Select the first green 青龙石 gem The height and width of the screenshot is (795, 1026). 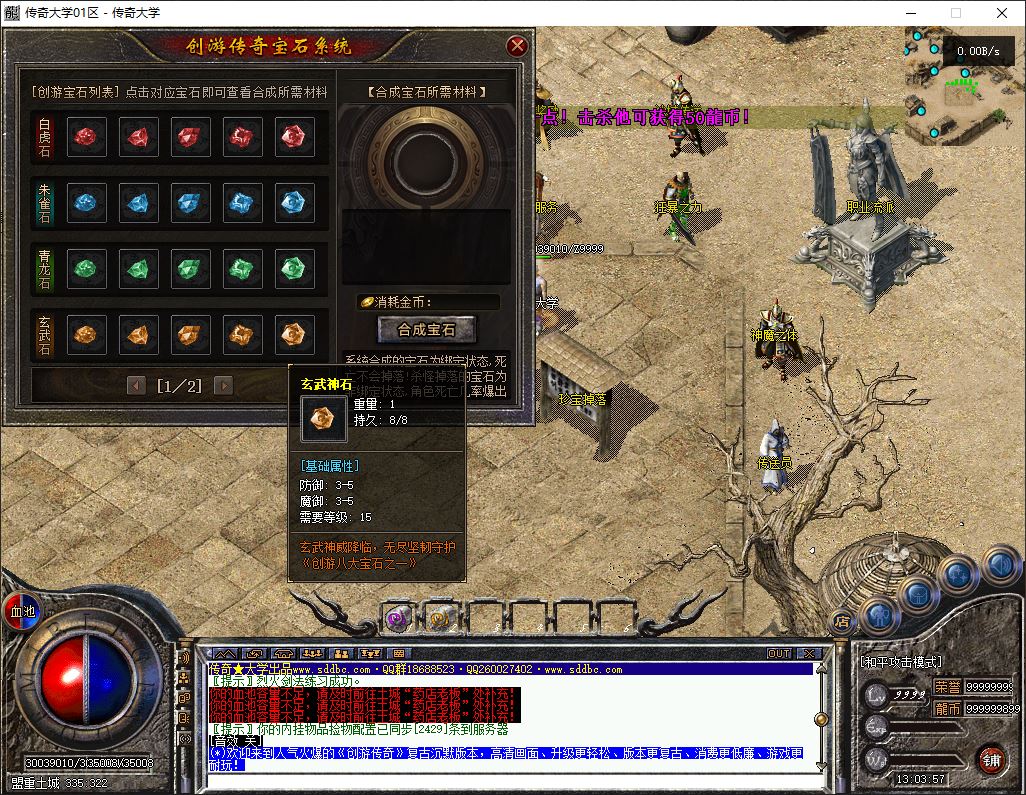[x=87, y=268]
